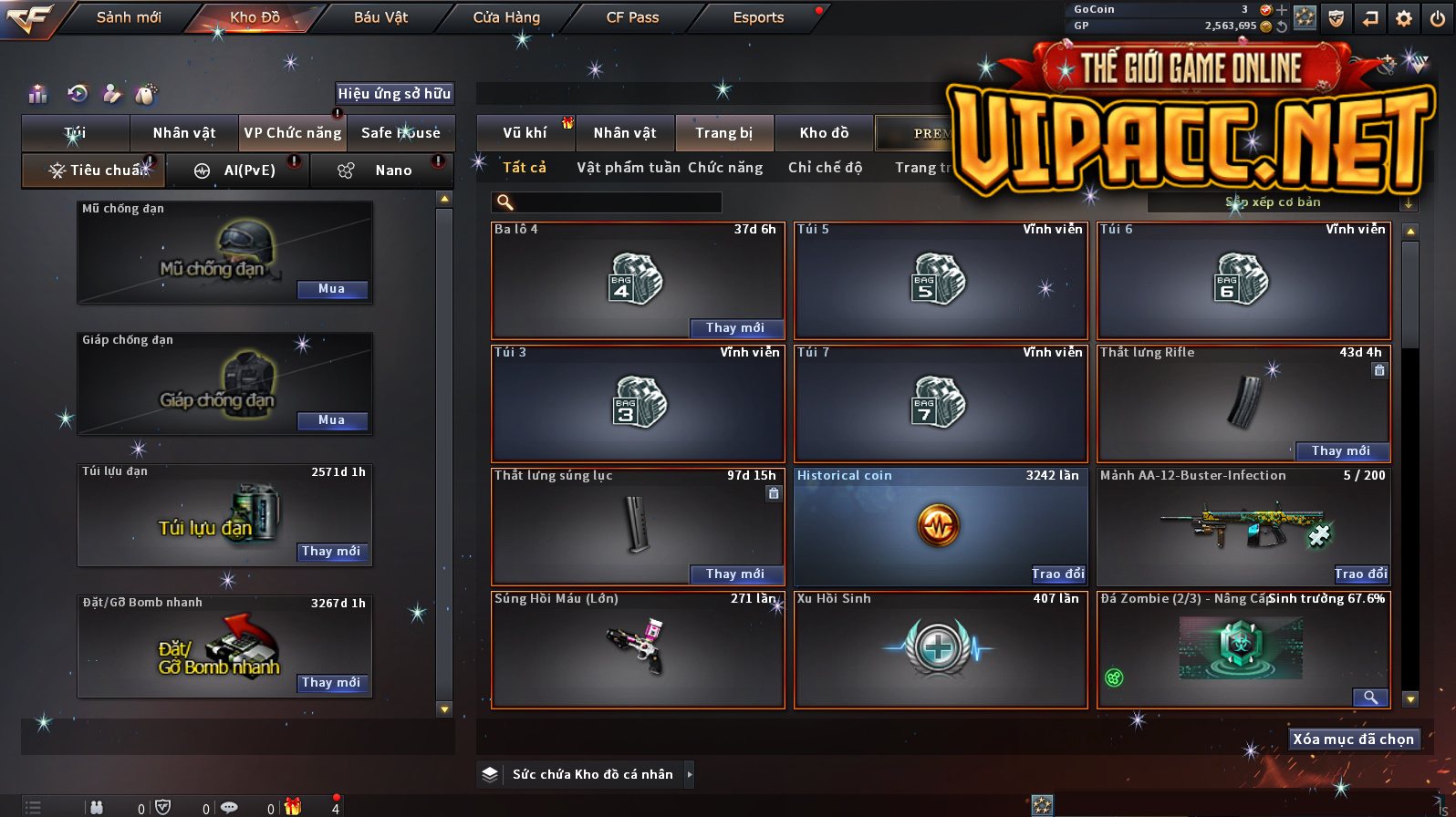Open the Sảnh mới lobby tab
The image size is (1456, 817).
coord(129,17)
